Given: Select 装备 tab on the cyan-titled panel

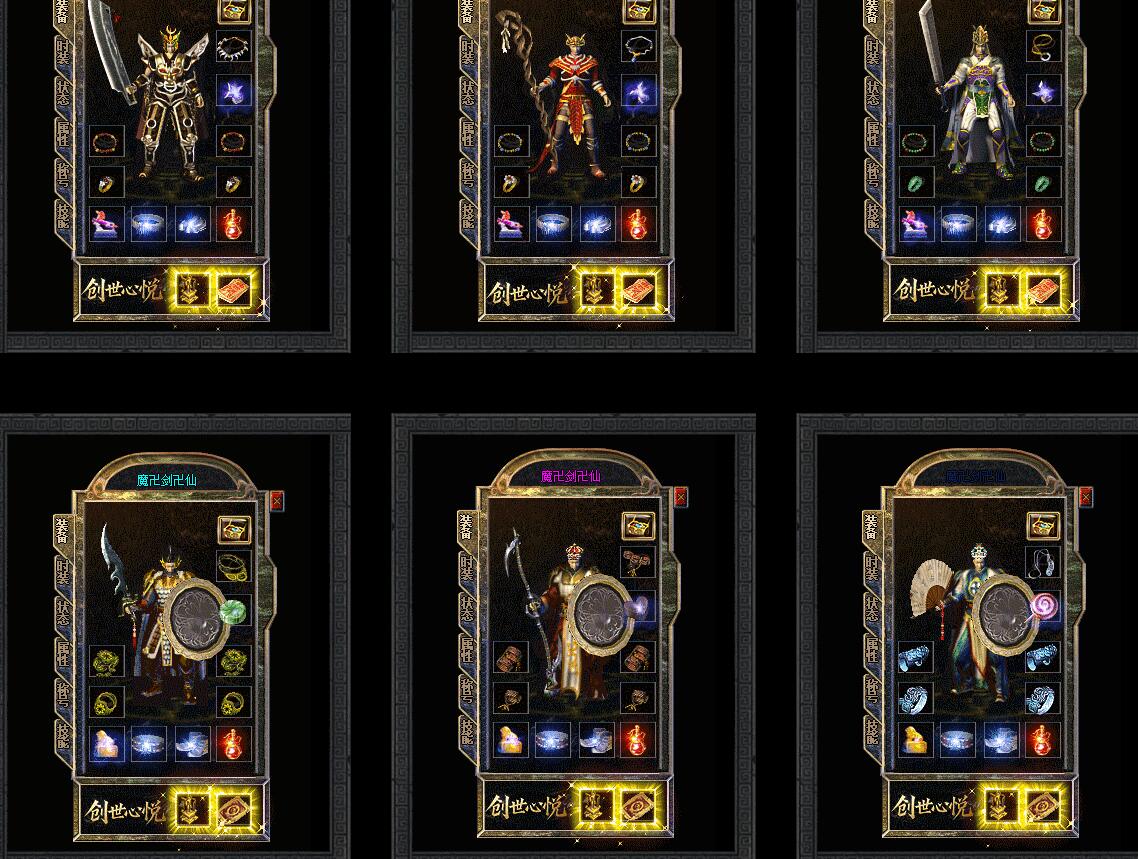Looking at the screenshot, I should coord(63,530).
